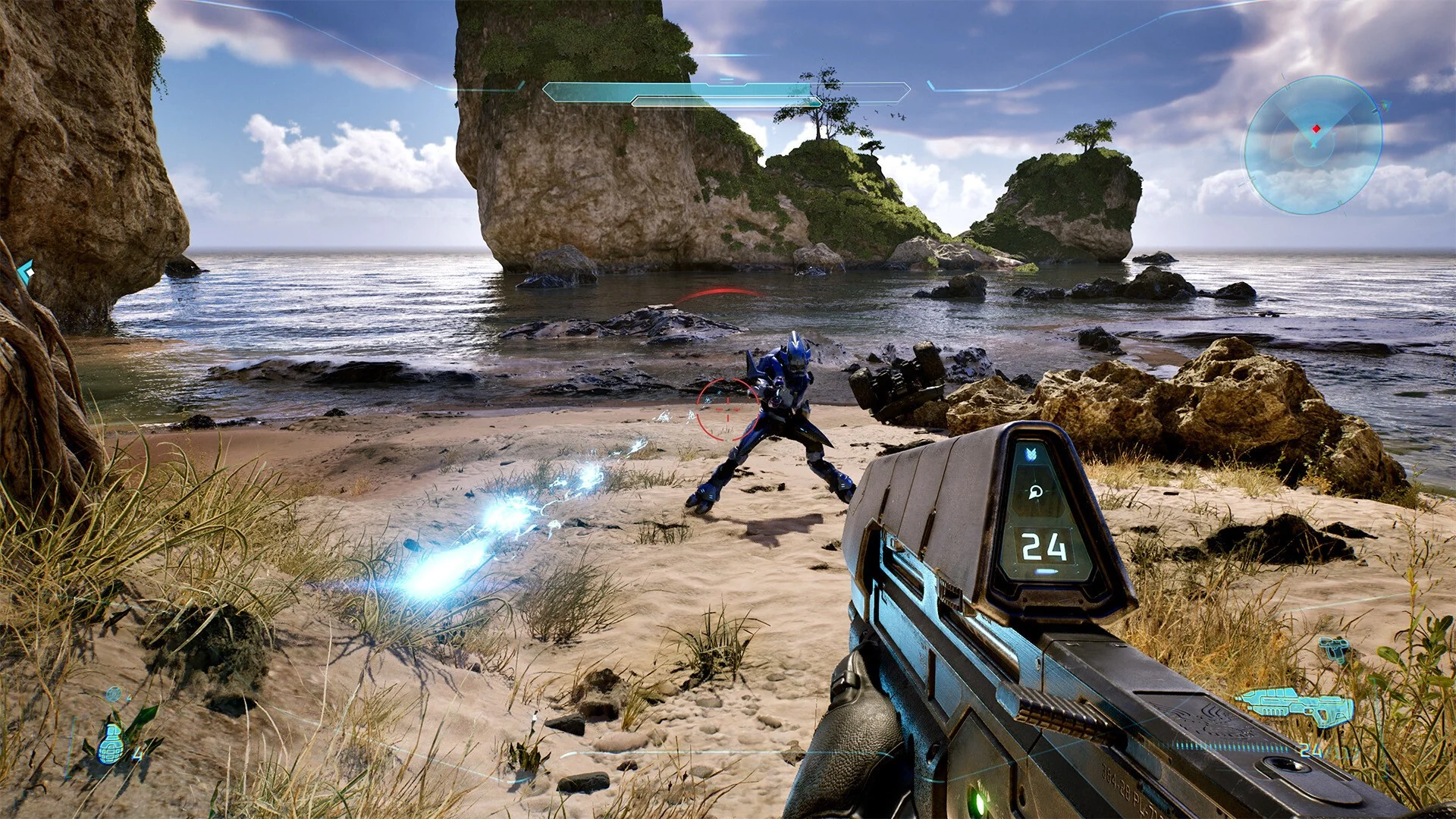Click the magnum pistol icon above the rifle icon

tap(1334, 648)
